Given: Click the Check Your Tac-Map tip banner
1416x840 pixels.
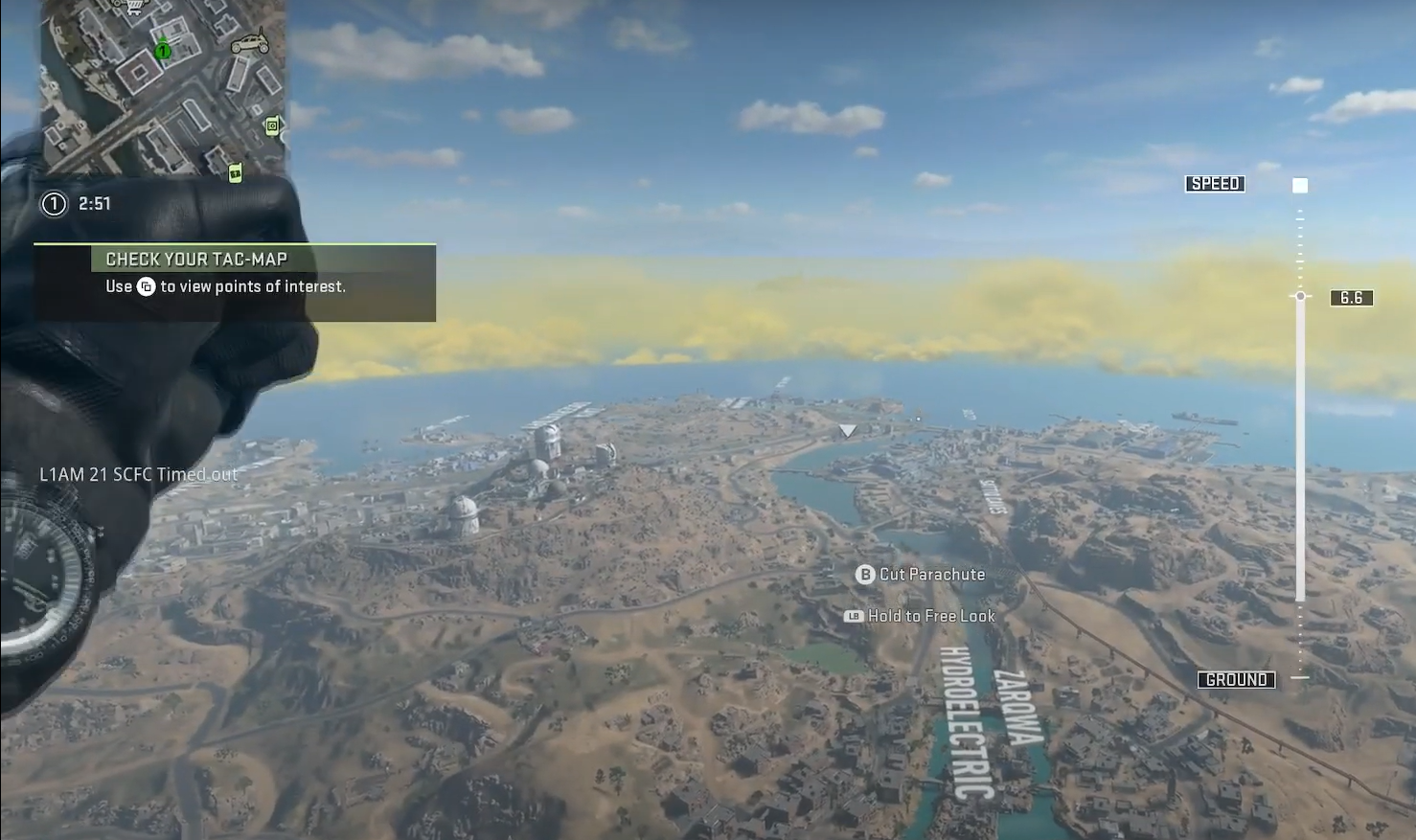Looking at the screenshot, I should click(235, 273).
